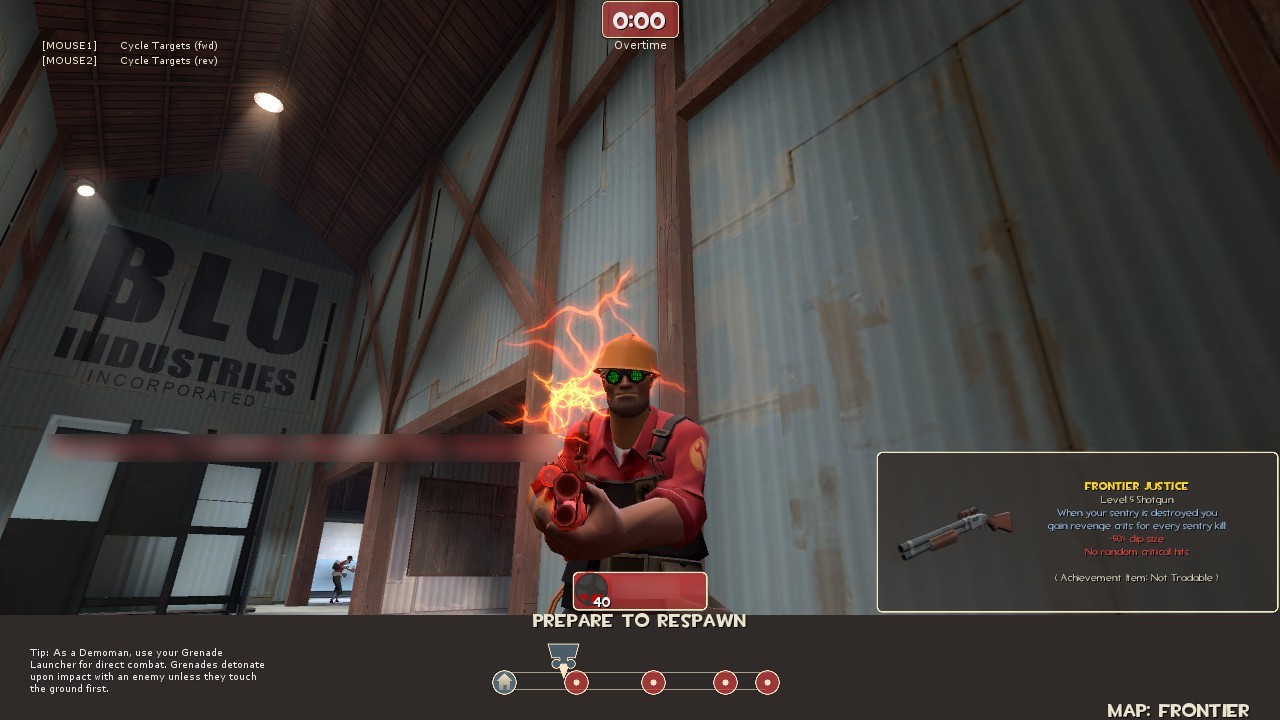The height and width of the screenshot is (720, 1280).
Task: Select the -50% clip size attribute text
Action: (1136, 538)
